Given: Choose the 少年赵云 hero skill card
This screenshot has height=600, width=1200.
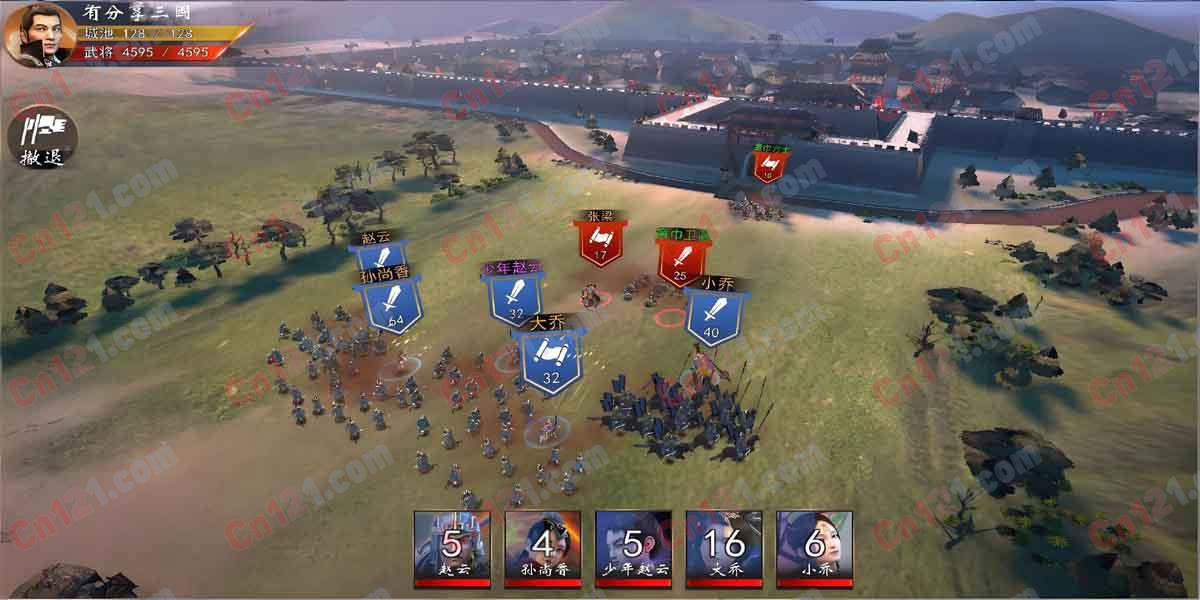Looking at the screenshot, I should click(x=633, y=548).
